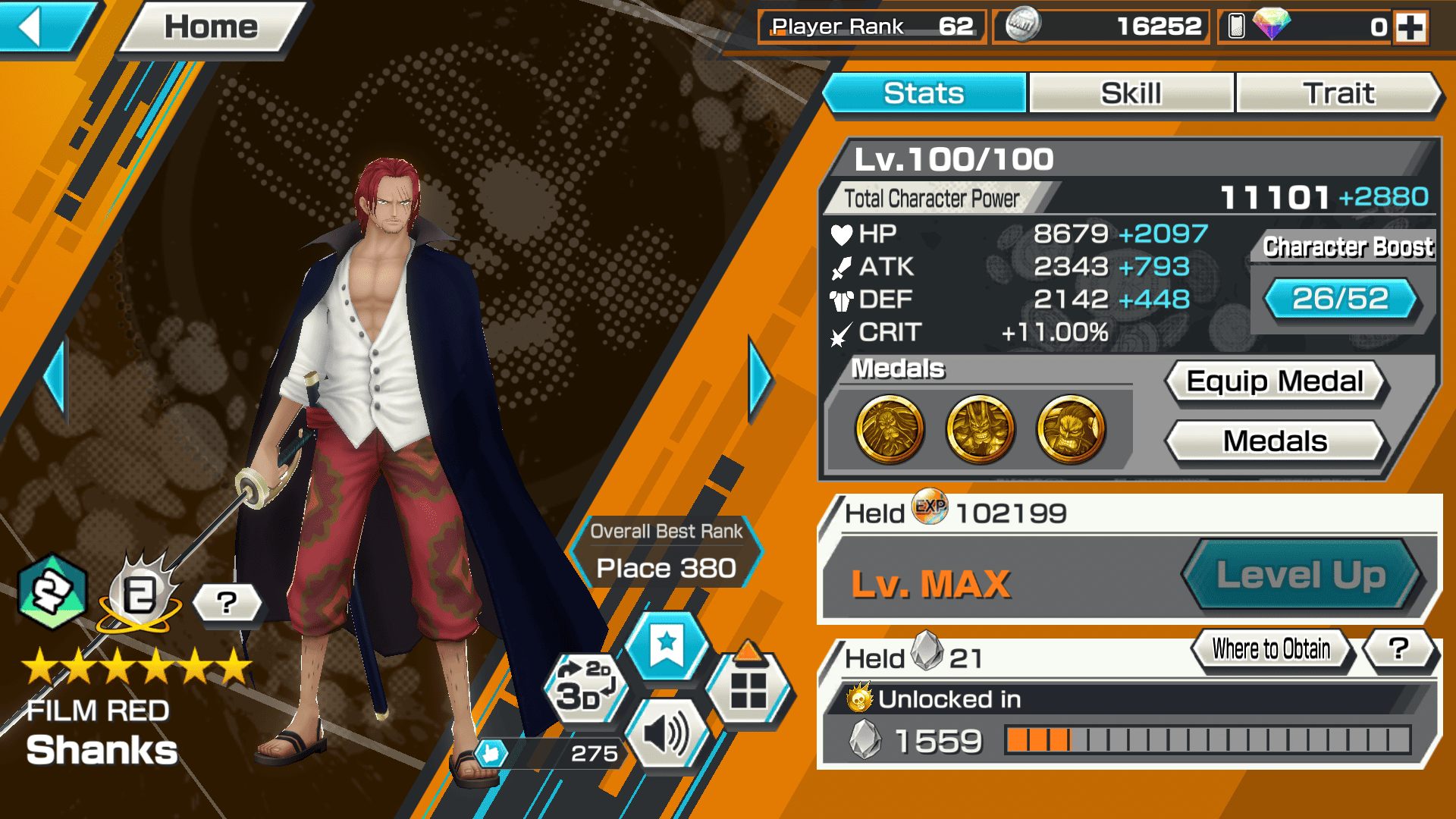The image size is (1456, 819).
Task: Tap the Level Up button
Action: click(x=1301, y=575)
